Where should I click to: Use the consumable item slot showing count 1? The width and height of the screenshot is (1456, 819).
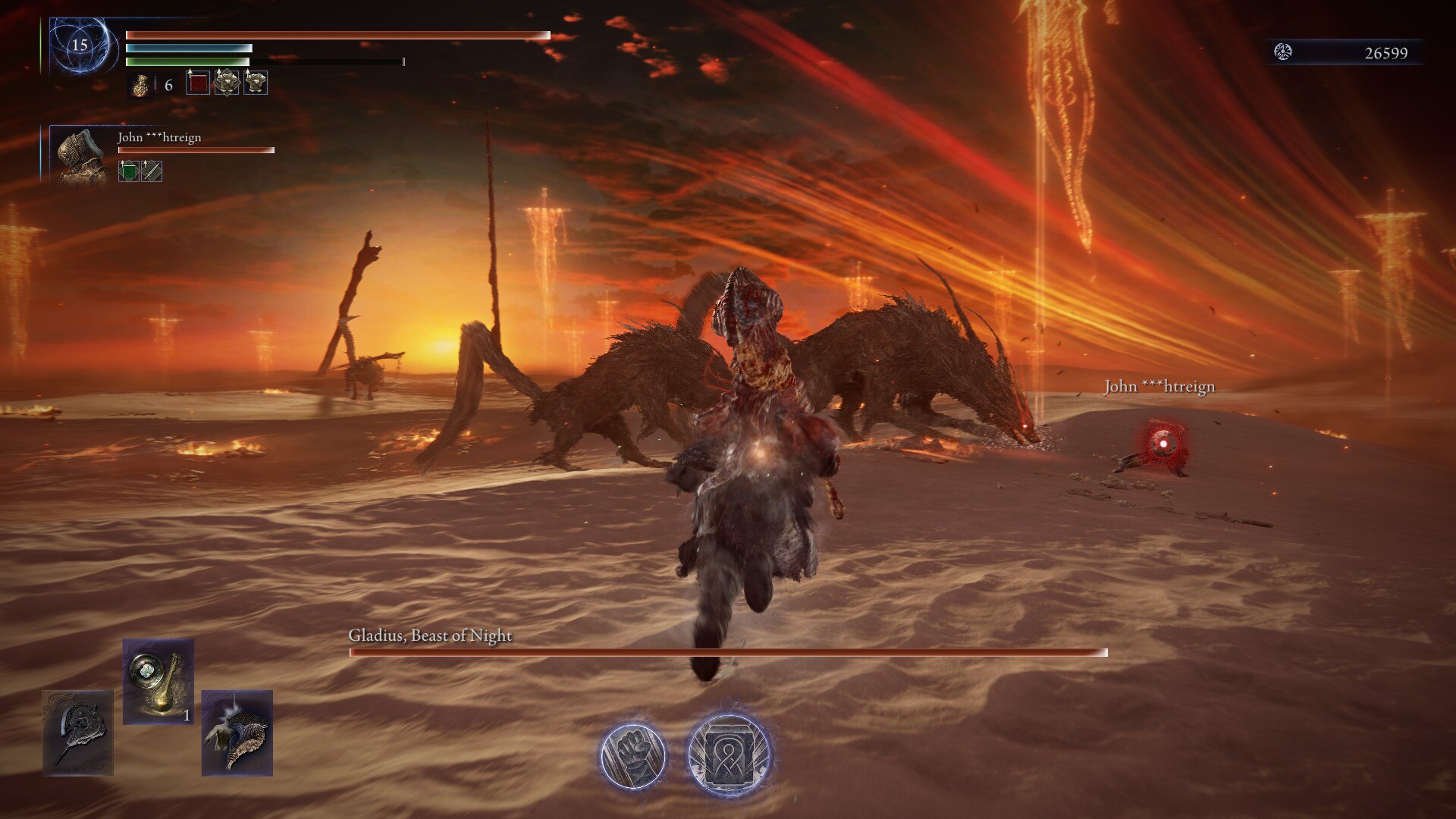pos(158,681)
